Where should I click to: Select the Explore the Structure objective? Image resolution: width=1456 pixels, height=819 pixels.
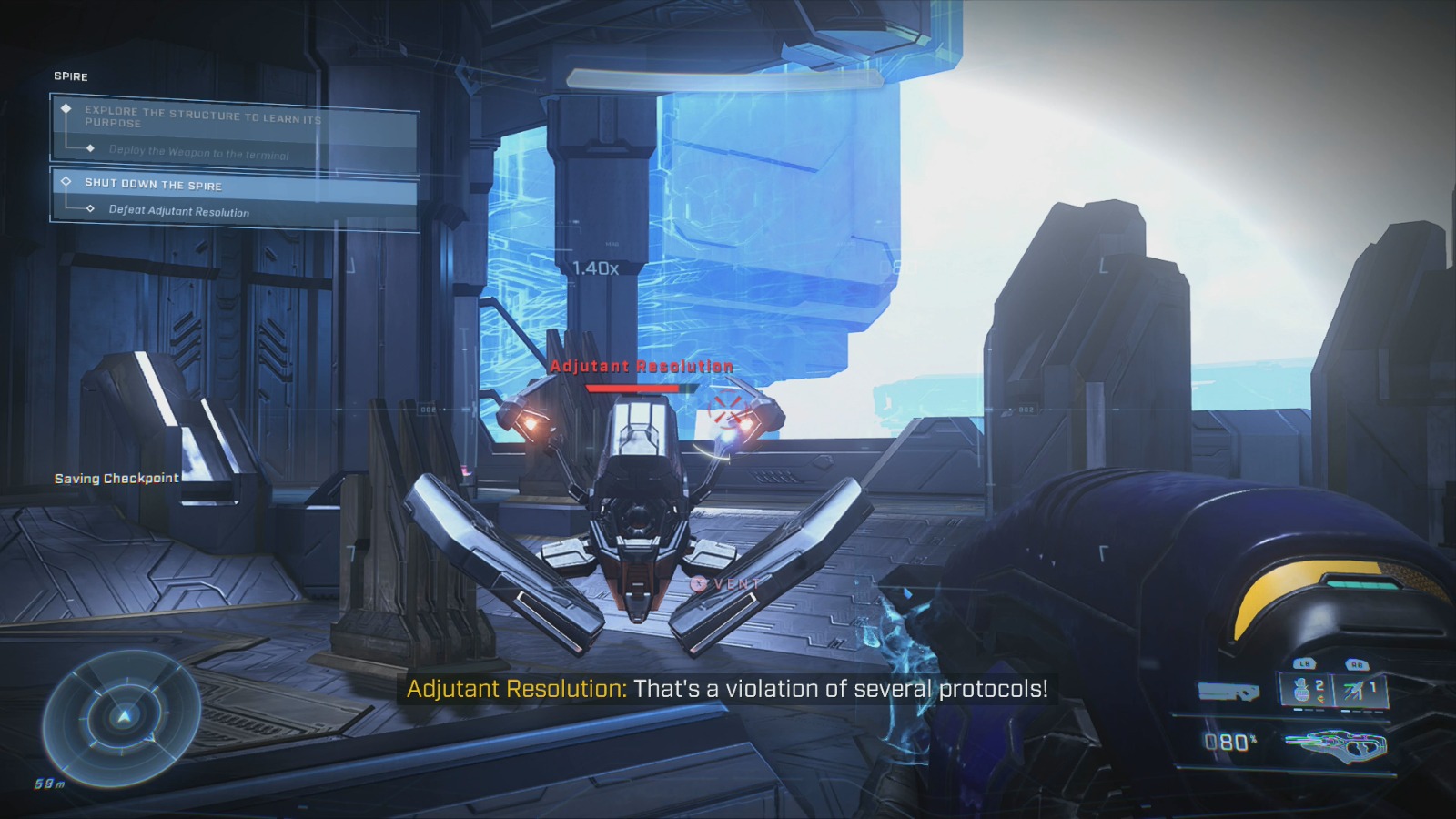(202, 116)
